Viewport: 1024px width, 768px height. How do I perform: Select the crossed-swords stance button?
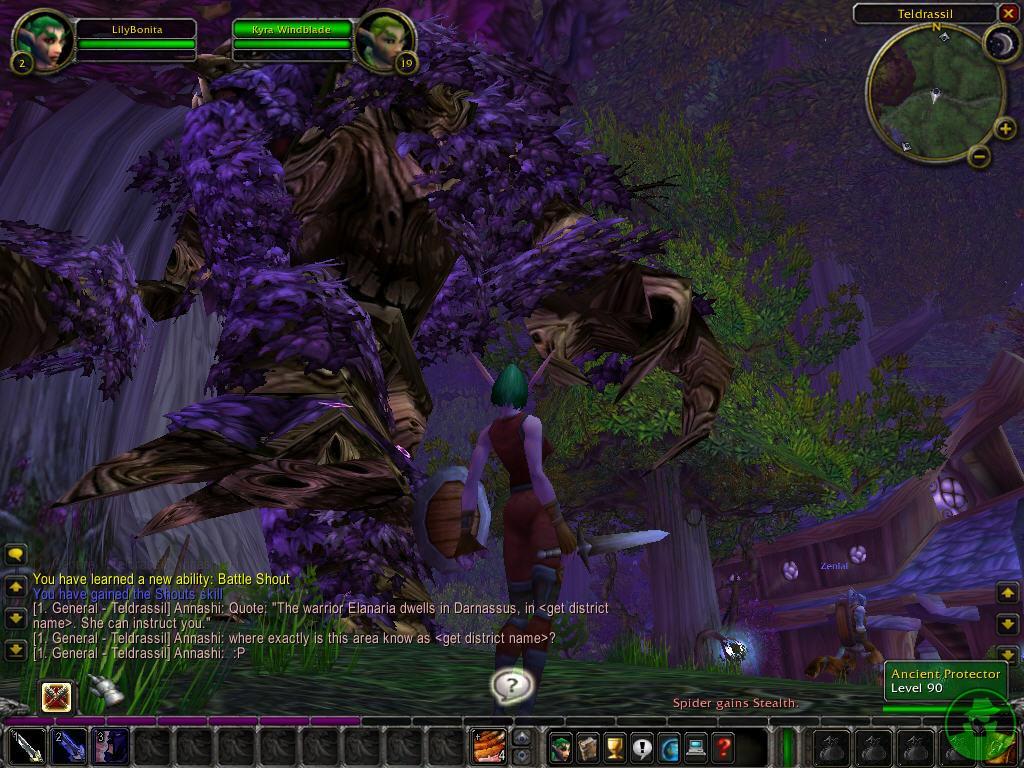58,695
